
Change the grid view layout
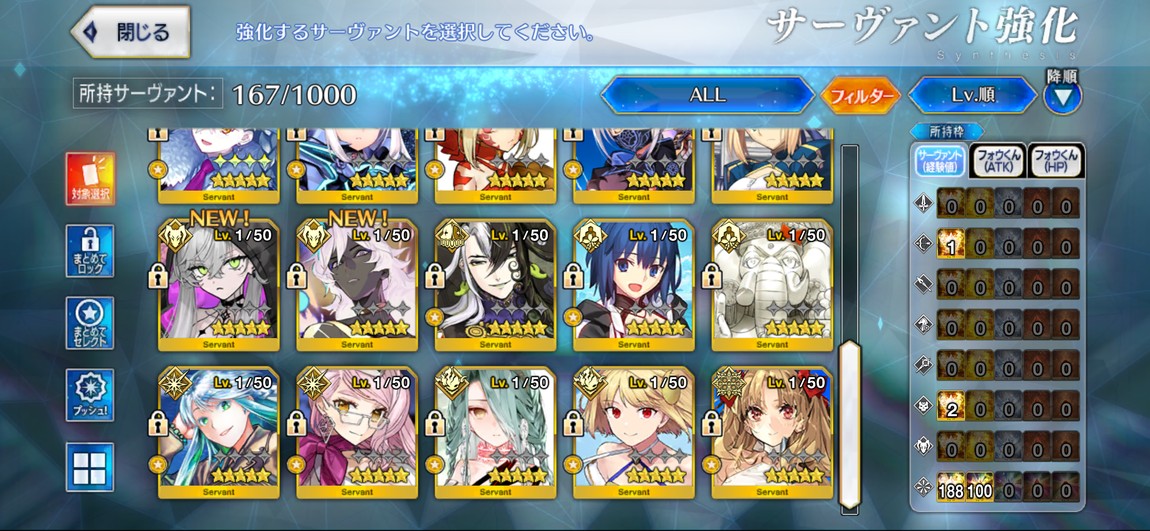point(90,467)
